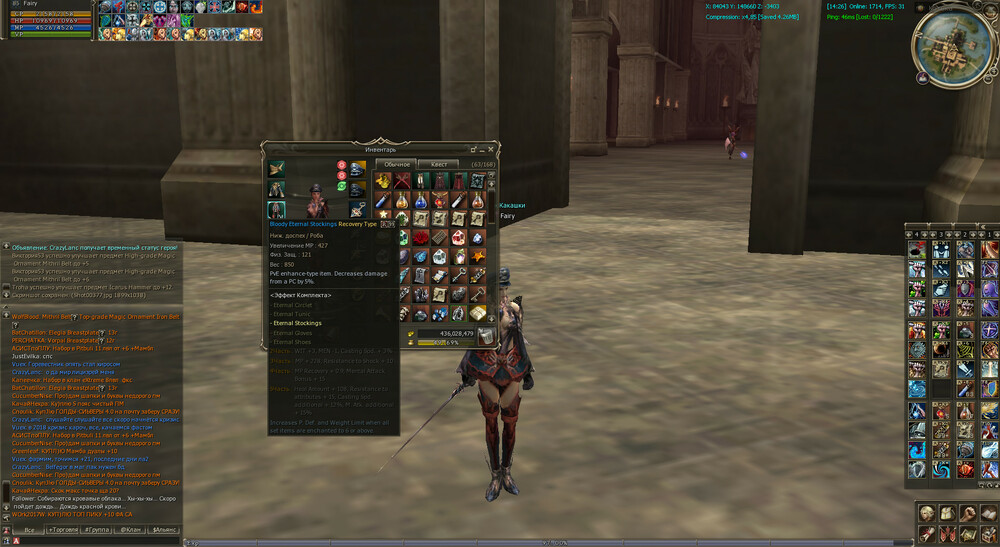1000x547 pixels.
Task: Switch to the Квест inventory tab
Action: coord(438,164)
